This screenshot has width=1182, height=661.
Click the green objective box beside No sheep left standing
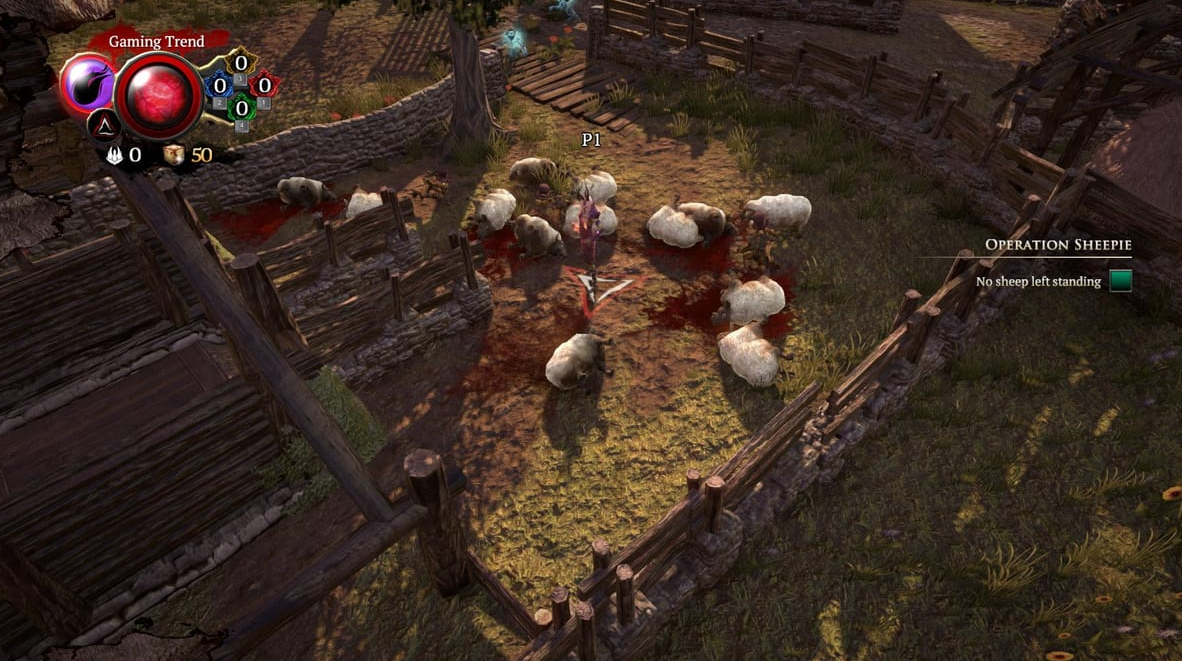coord(1120,281)
